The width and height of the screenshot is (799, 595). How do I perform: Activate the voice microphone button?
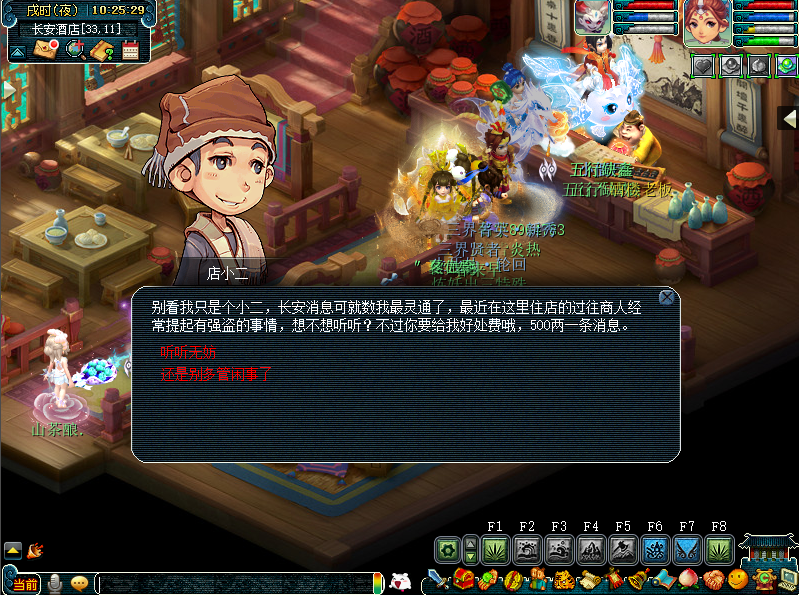pos(56,583)
